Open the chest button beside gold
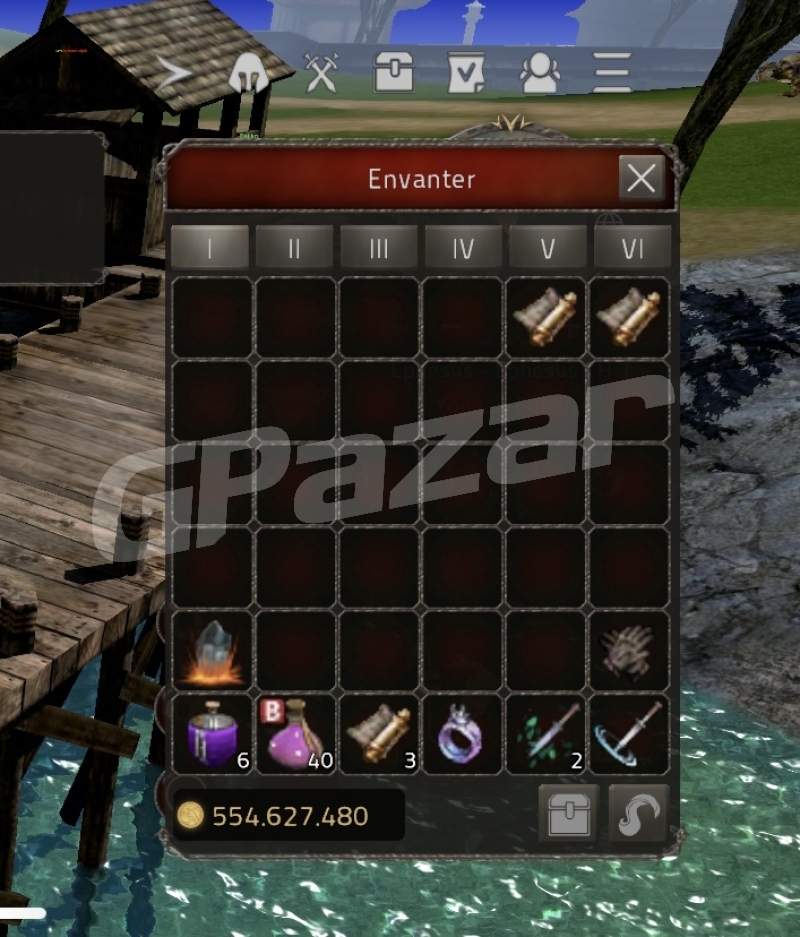The height and width of the screenshot is (937, 800). tap(568, 815)
